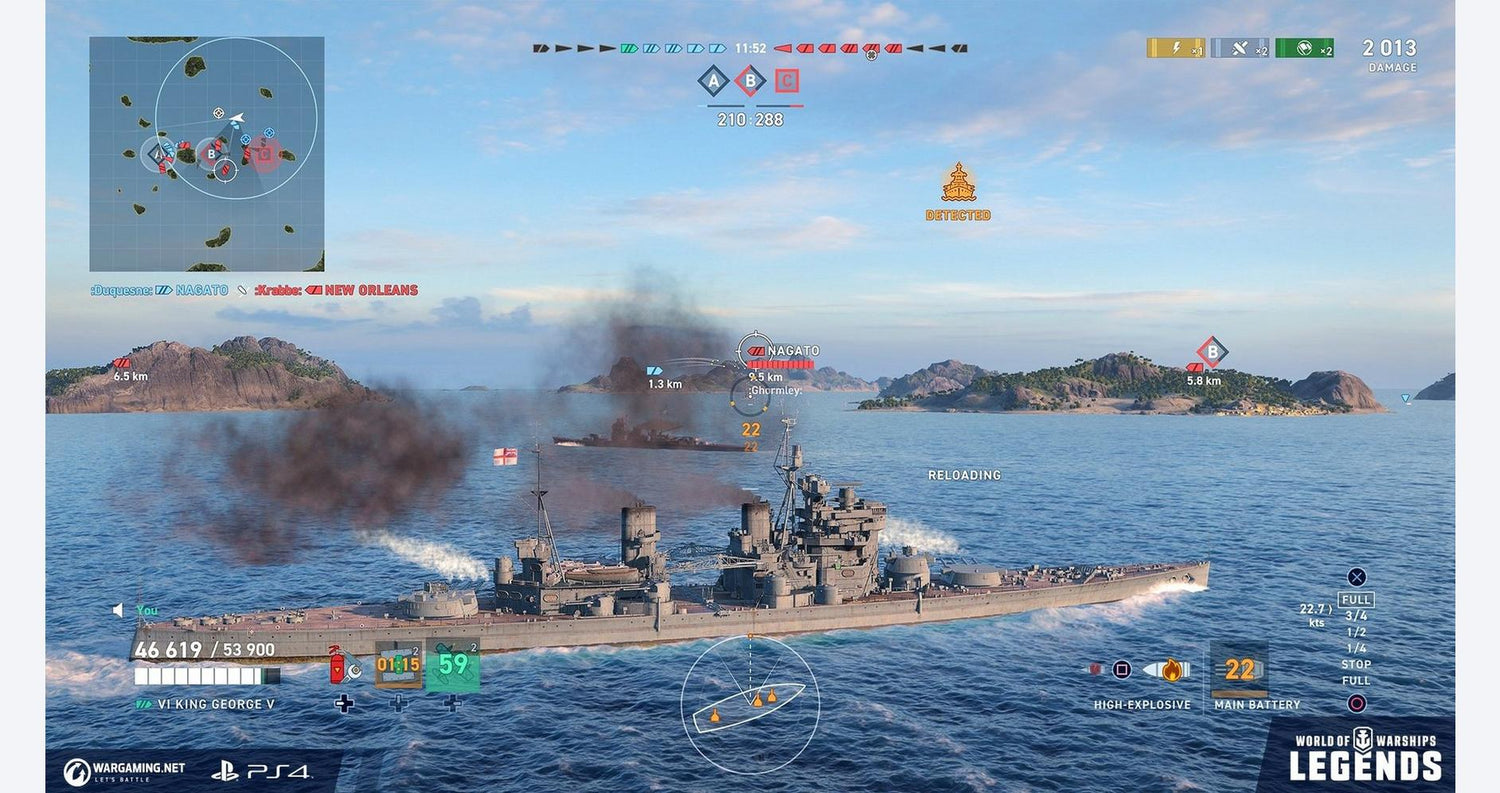
Task: Open the tactical minimap
Action: tap(206, 154)
